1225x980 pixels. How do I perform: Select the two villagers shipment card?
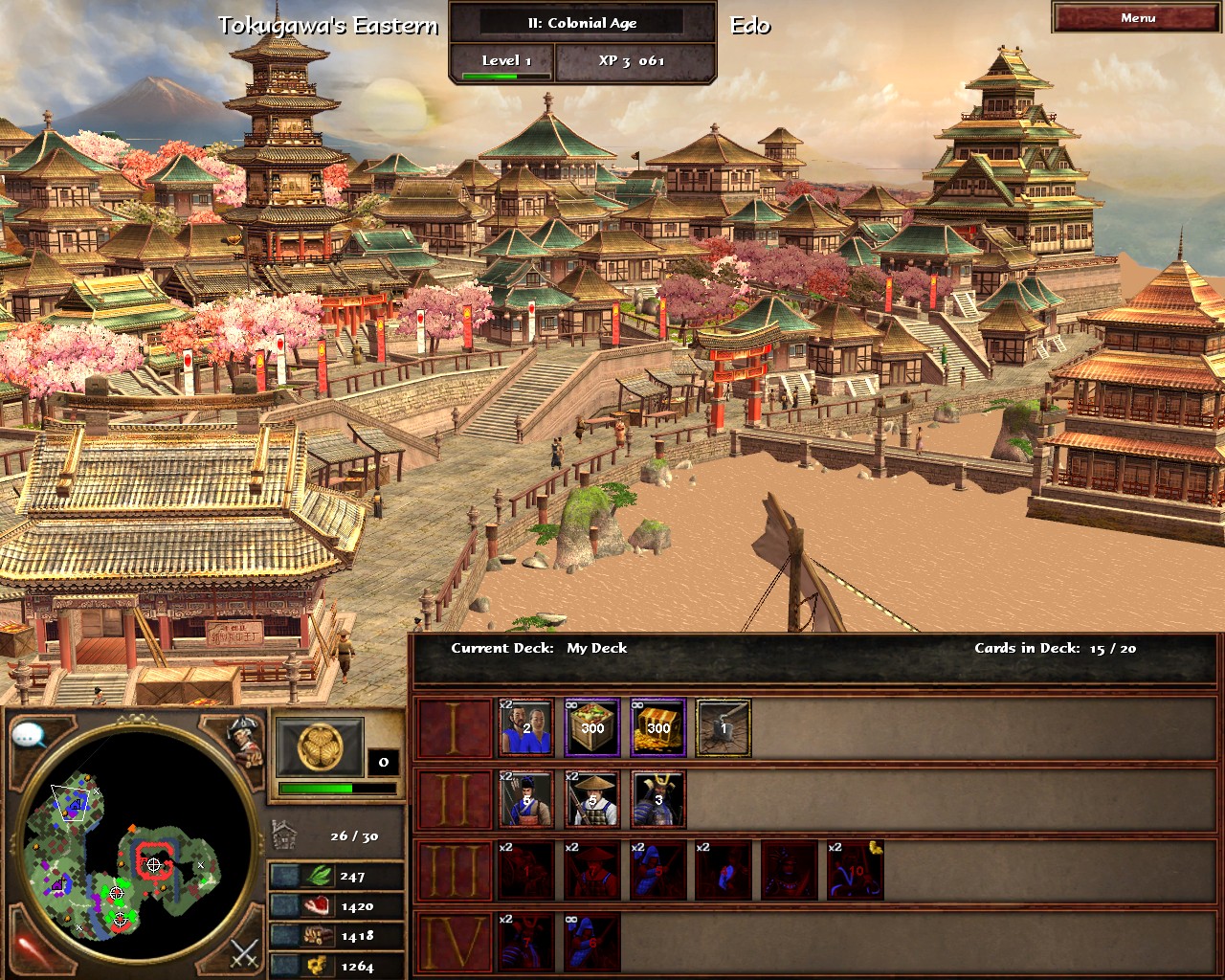point(525,728)
